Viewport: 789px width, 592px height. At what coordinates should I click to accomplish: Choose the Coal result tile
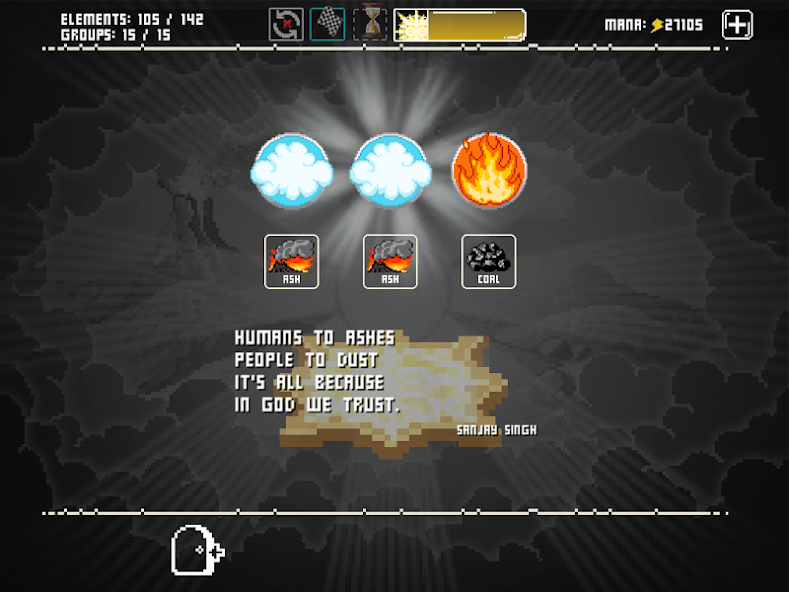point(489,261)
